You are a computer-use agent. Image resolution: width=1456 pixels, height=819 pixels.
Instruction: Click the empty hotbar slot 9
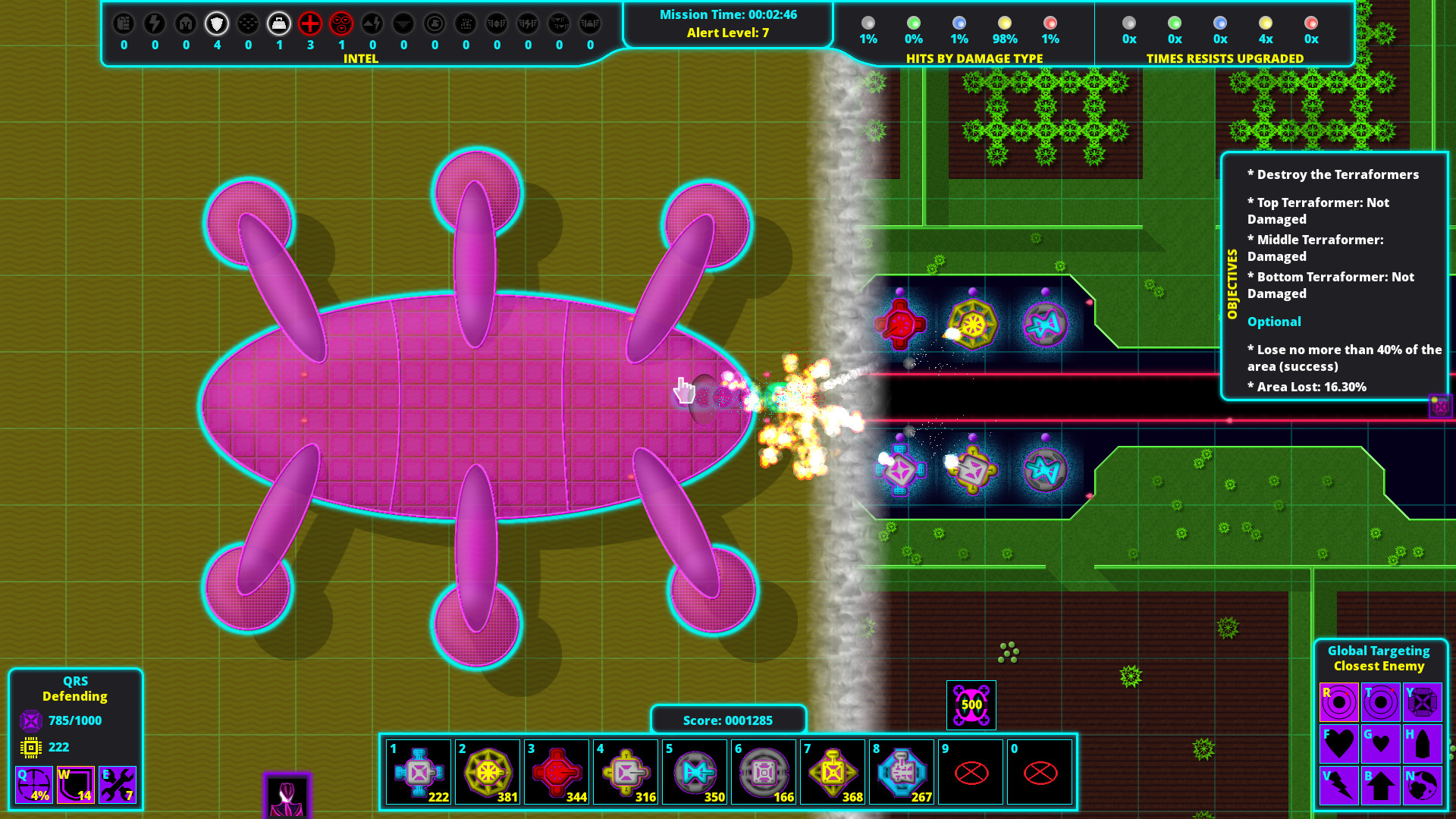point(971,772)
